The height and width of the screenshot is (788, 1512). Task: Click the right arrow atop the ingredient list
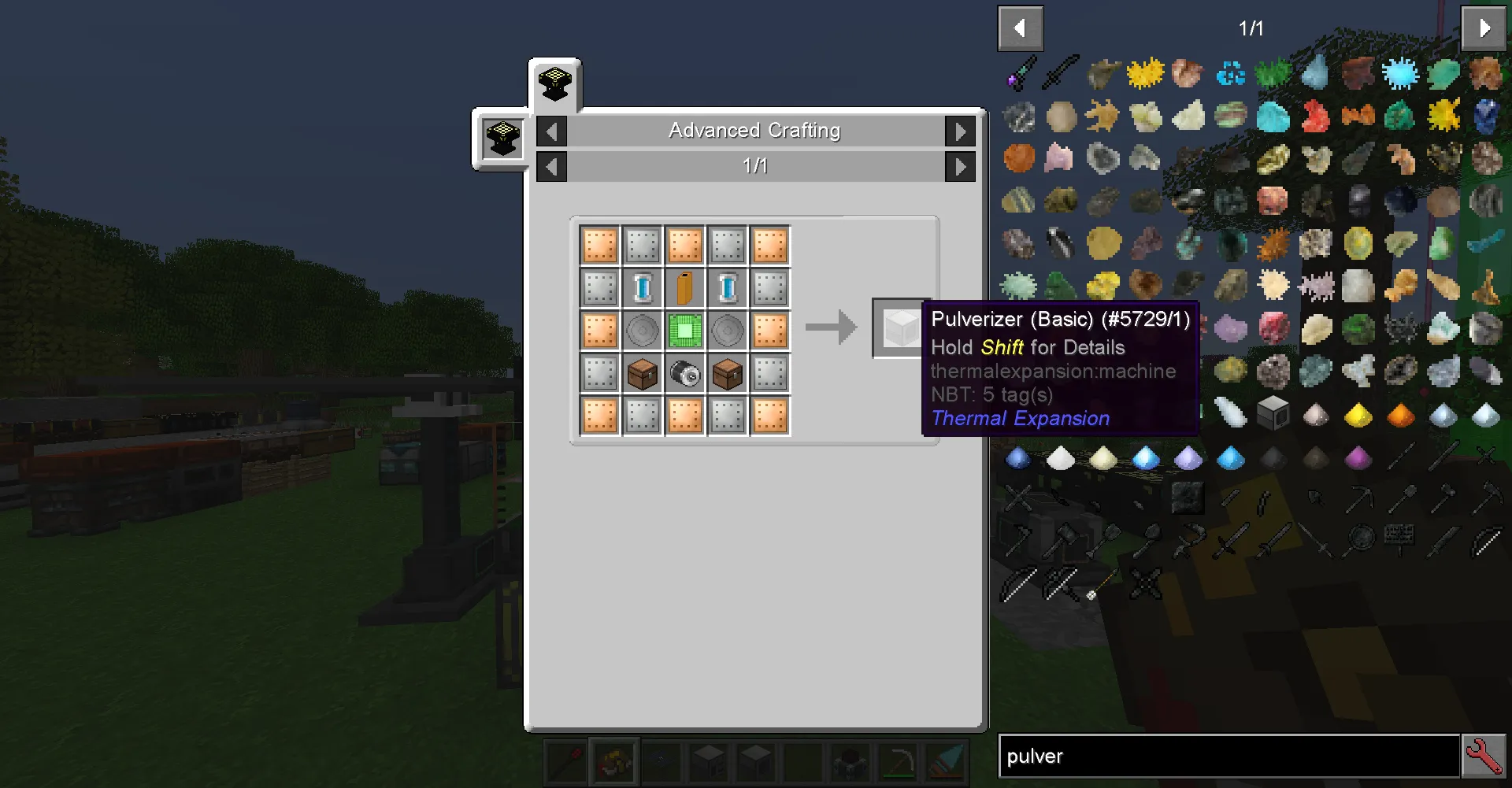1485,28
